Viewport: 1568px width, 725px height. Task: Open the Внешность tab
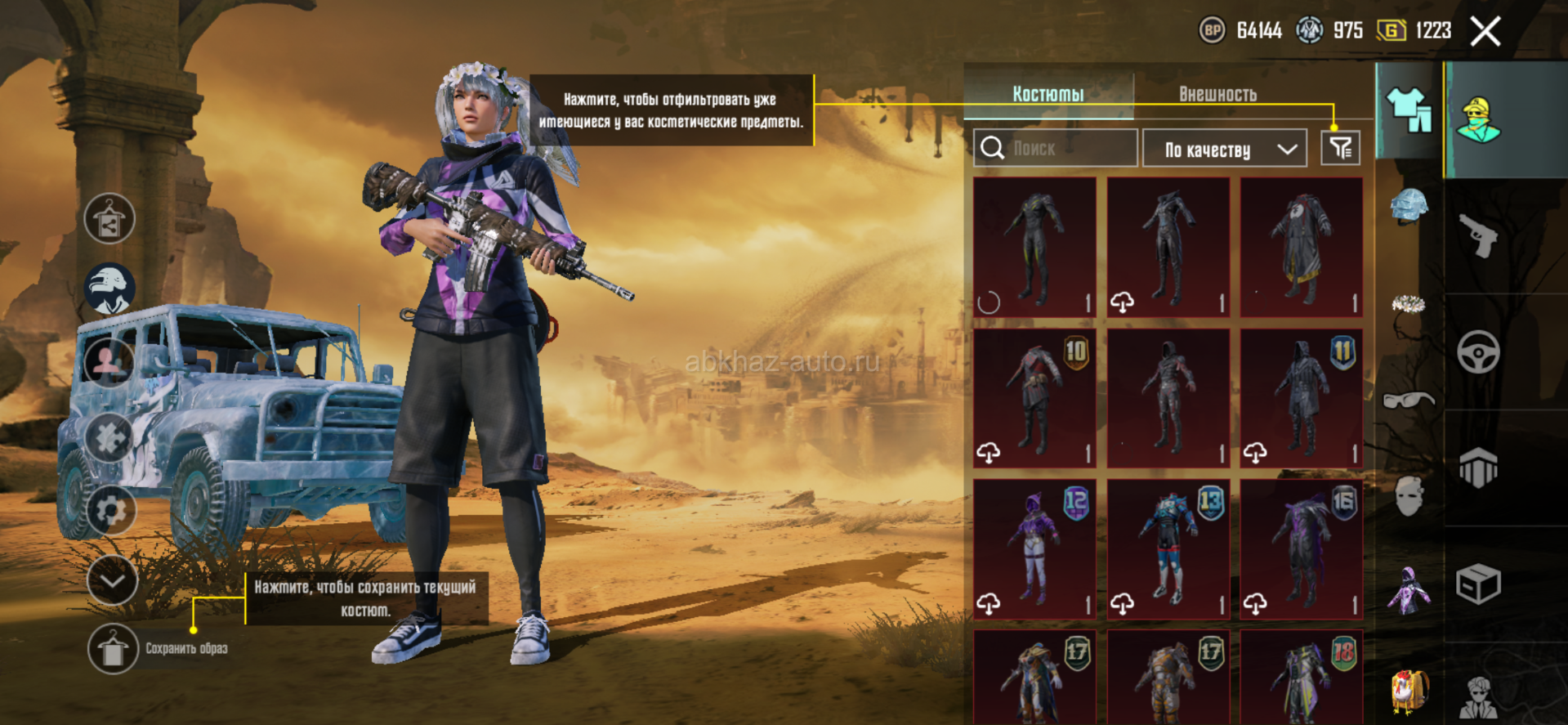pos(1217,94)
